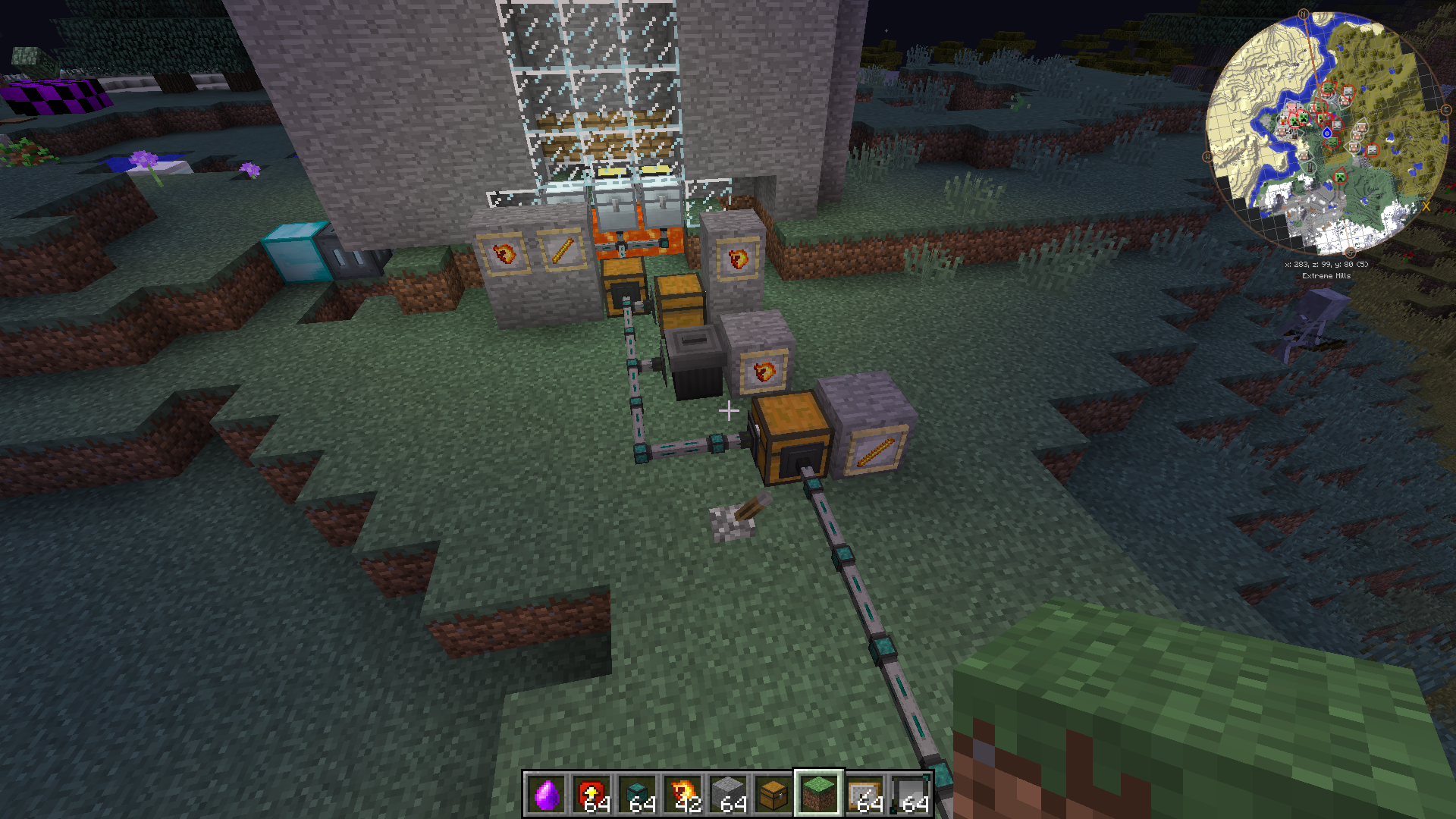
Task: Pick the stone brick block slot
Action: click(728, 794)
